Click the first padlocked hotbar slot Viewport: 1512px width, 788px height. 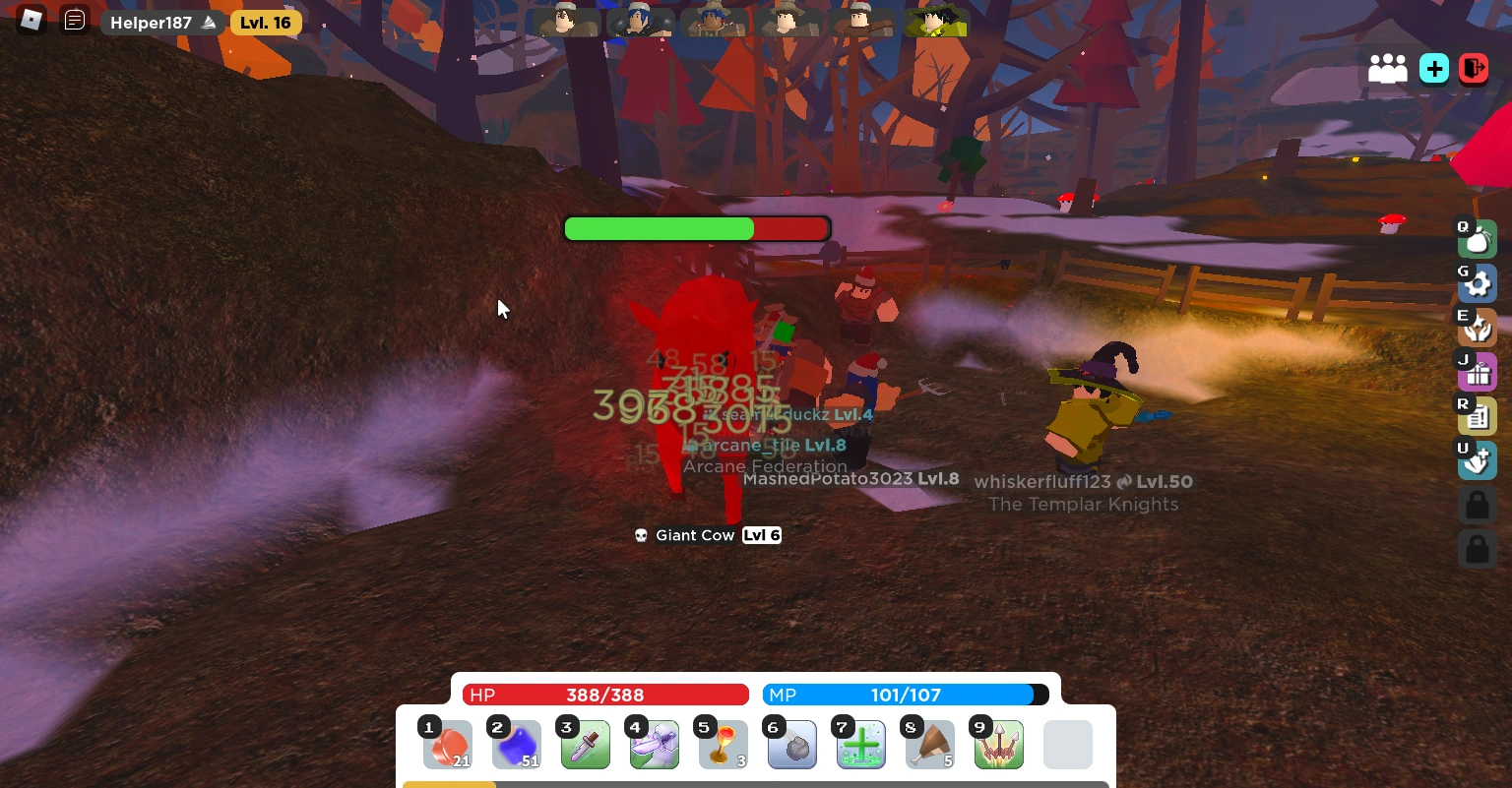[1478, 505]
